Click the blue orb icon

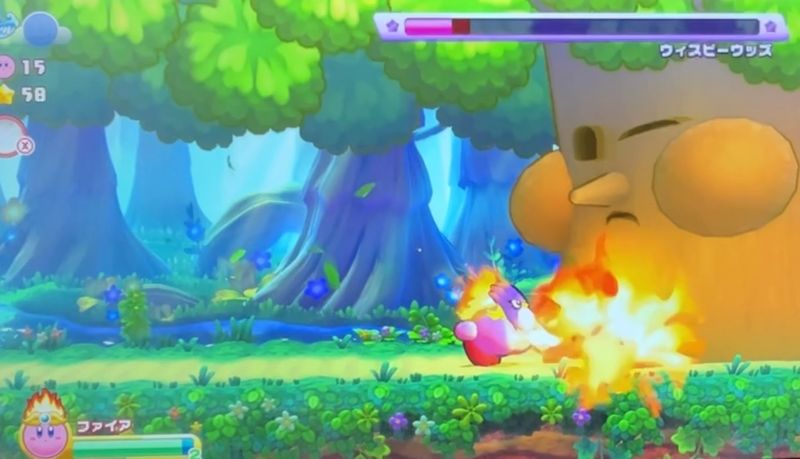tap(40, 29)
